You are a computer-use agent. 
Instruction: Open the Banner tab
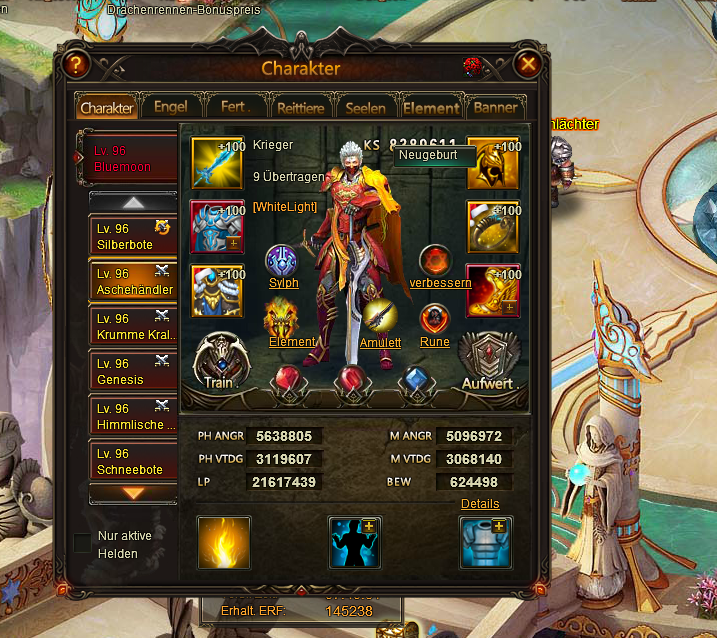coord(496,107)
